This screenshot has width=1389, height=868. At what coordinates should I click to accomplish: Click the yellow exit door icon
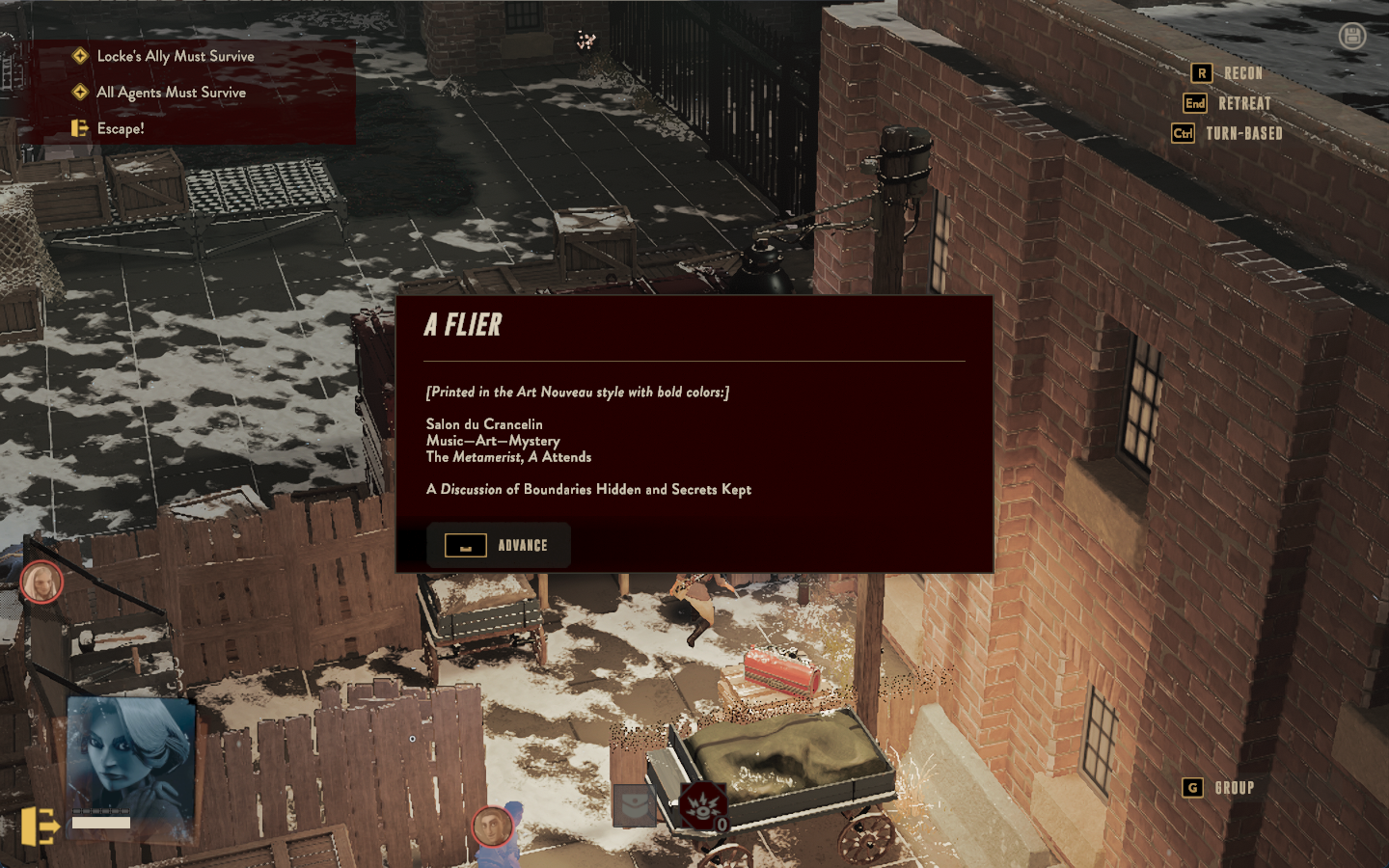pyautogui.click(x=40, y=827)
